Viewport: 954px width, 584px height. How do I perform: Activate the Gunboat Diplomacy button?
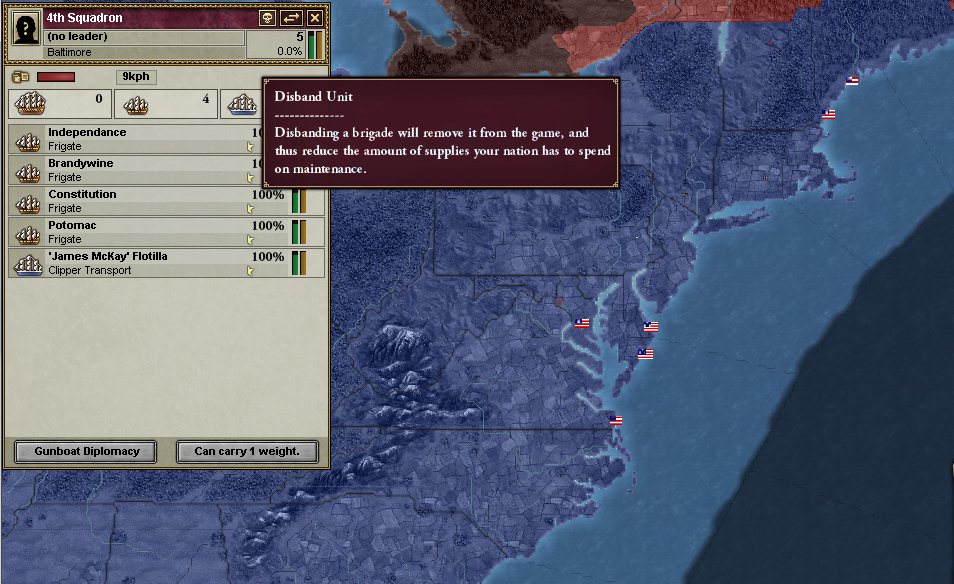tap(85, 451)
